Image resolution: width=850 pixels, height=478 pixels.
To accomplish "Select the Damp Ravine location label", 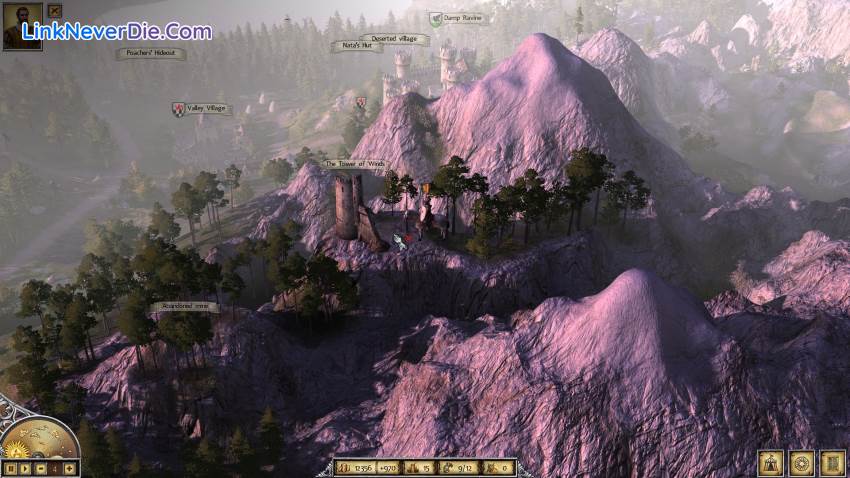I will [x=461, y=18].
